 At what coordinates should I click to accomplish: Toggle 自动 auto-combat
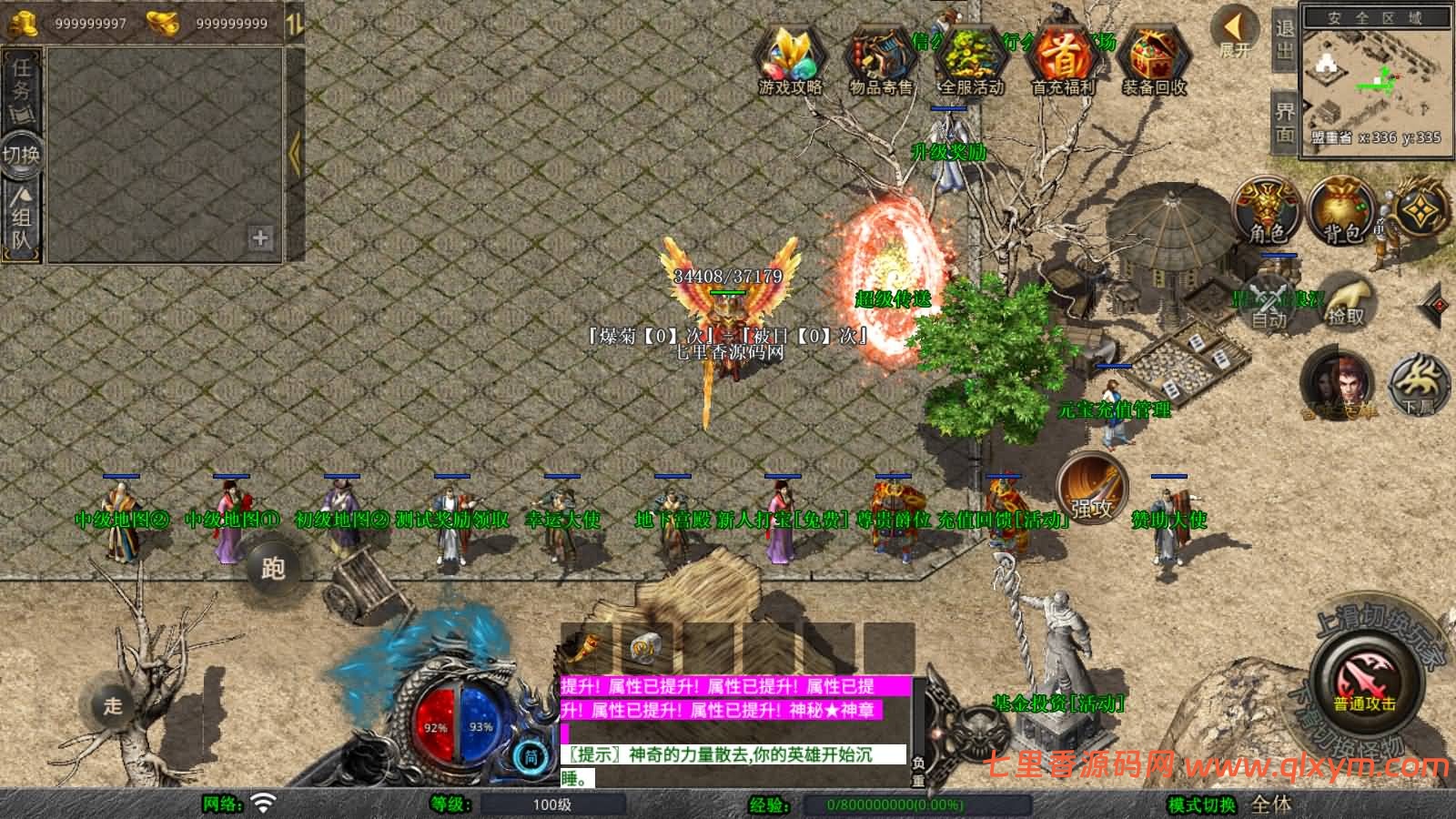click(1268, 302)
